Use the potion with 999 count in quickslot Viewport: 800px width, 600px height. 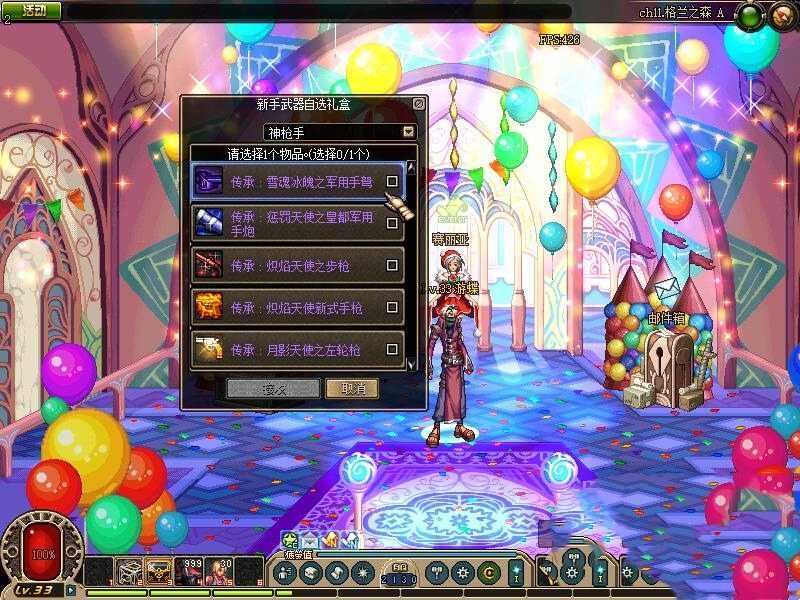coord(190,572)
